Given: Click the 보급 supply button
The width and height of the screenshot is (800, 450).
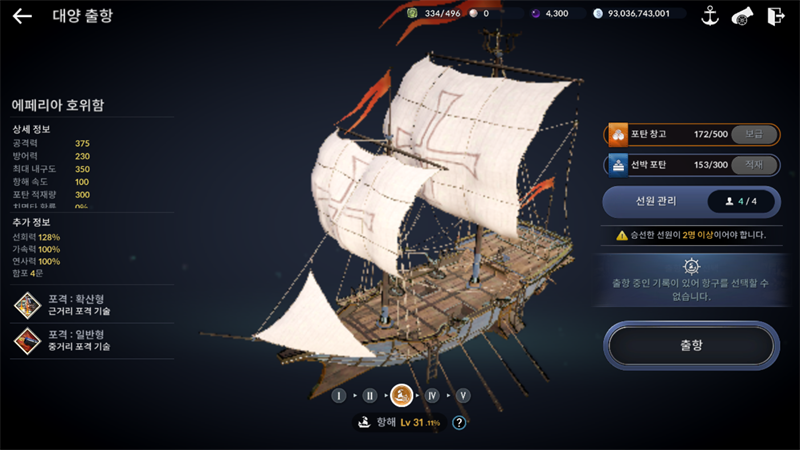Looking at the screenshot, I should [754, 134].
